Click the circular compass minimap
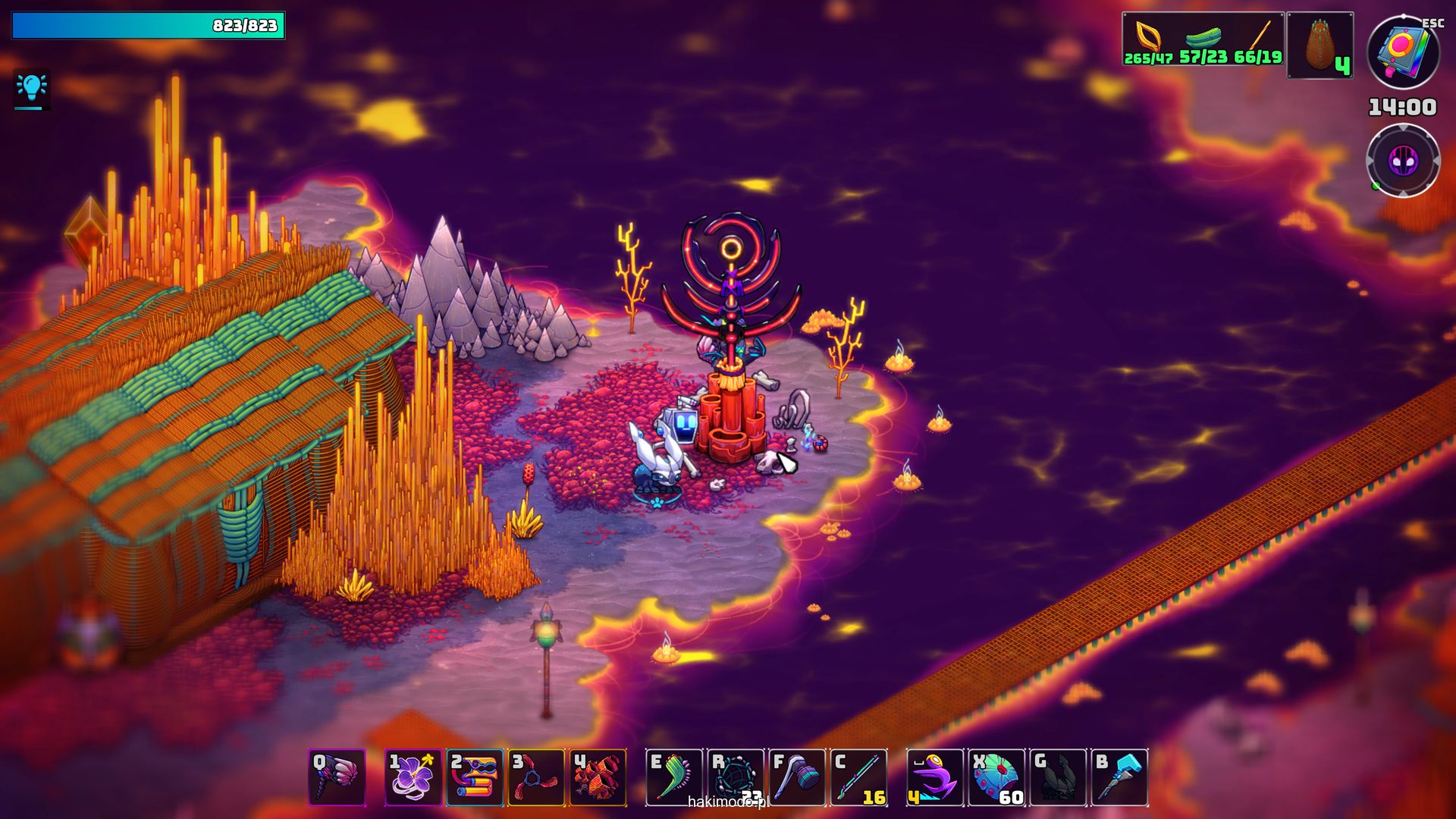Image resolution: width=1456 pixels, height=819 pixels. [1403, 161]
